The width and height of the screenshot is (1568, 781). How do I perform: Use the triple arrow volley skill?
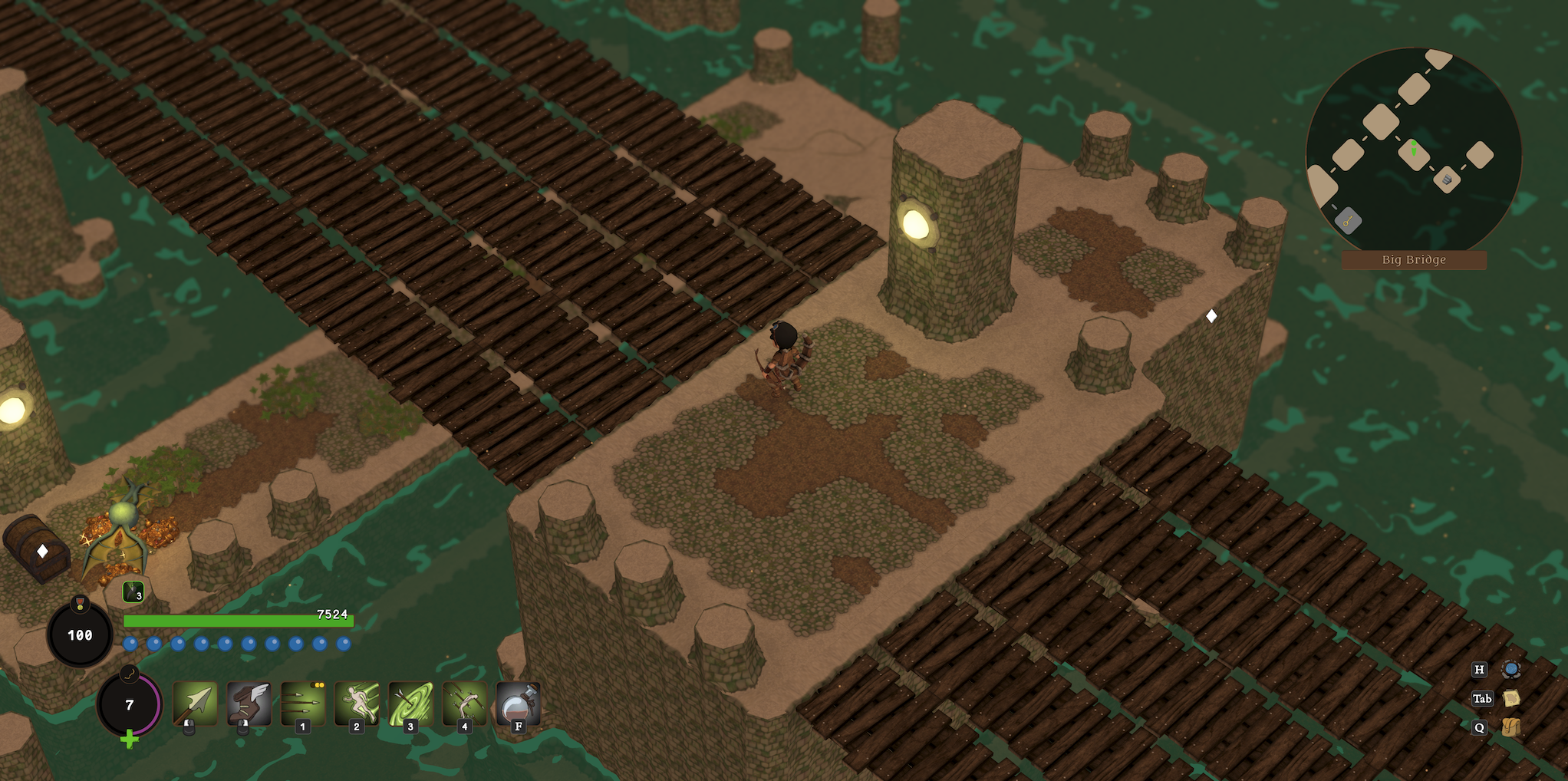tap(303, 703)
